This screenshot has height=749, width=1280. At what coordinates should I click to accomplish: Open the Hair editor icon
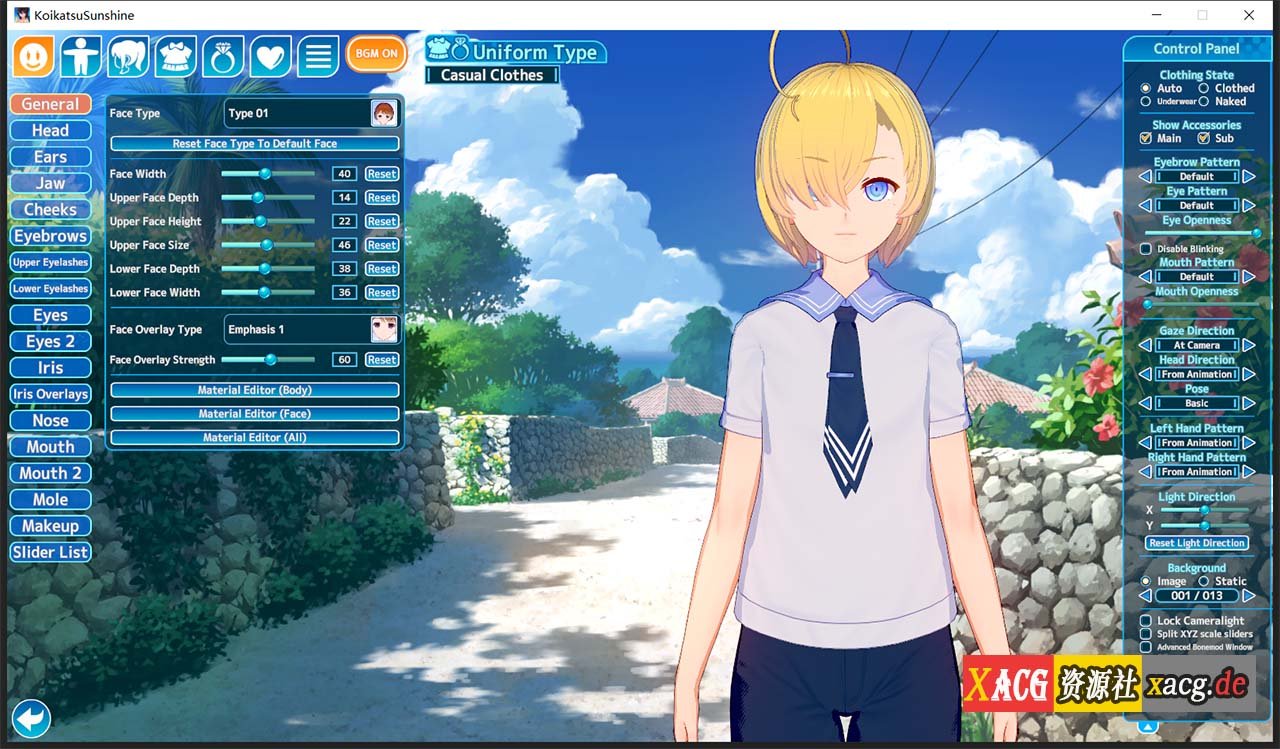point(127,57)
